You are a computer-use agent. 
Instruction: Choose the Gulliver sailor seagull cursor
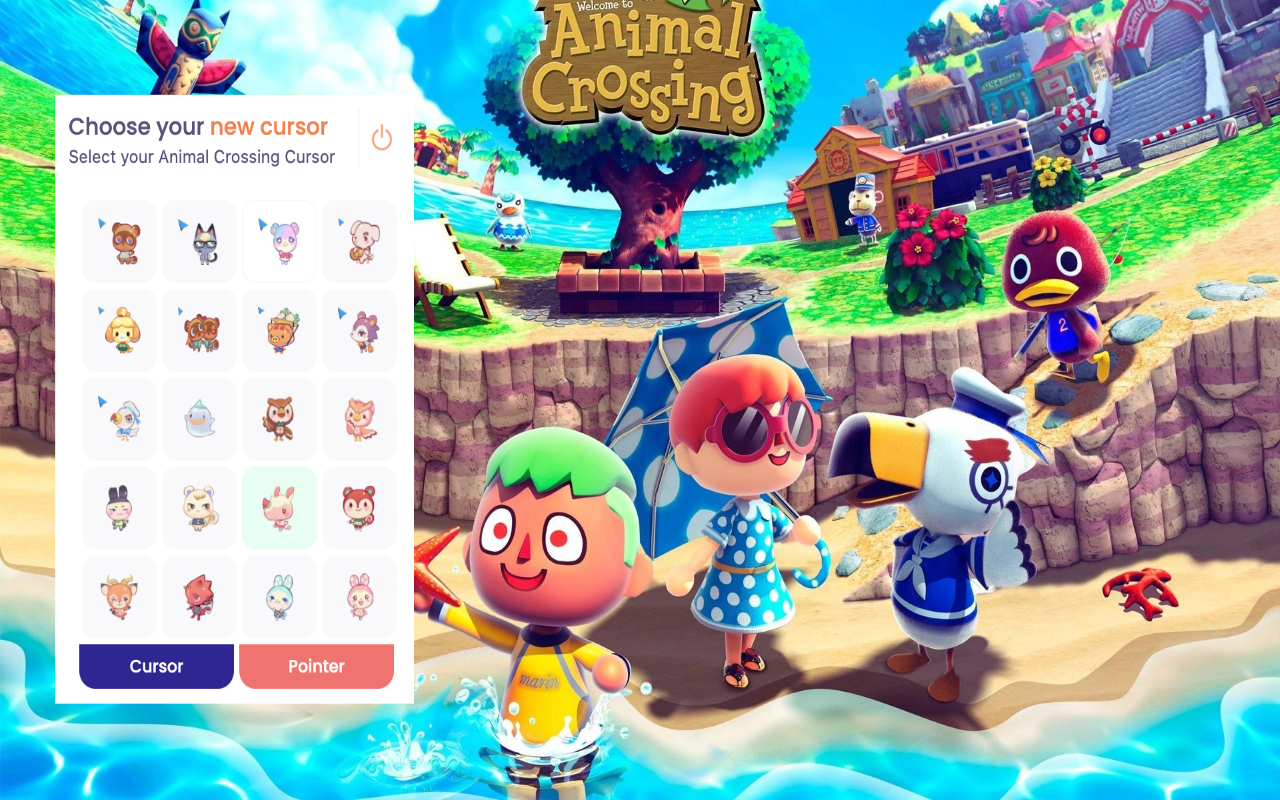tap(119, 418)
